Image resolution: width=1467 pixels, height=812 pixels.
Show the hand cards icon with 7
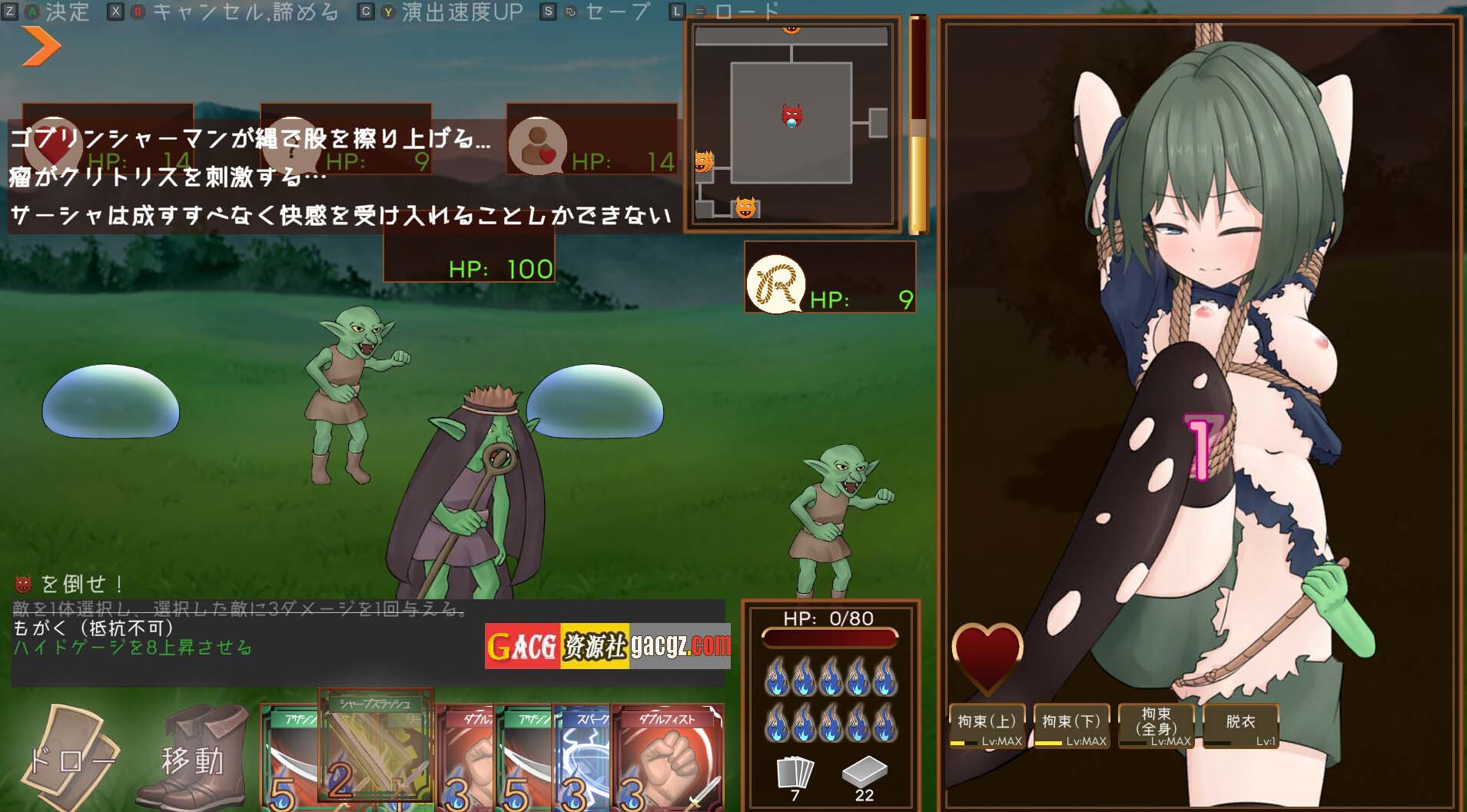point(795,773)
